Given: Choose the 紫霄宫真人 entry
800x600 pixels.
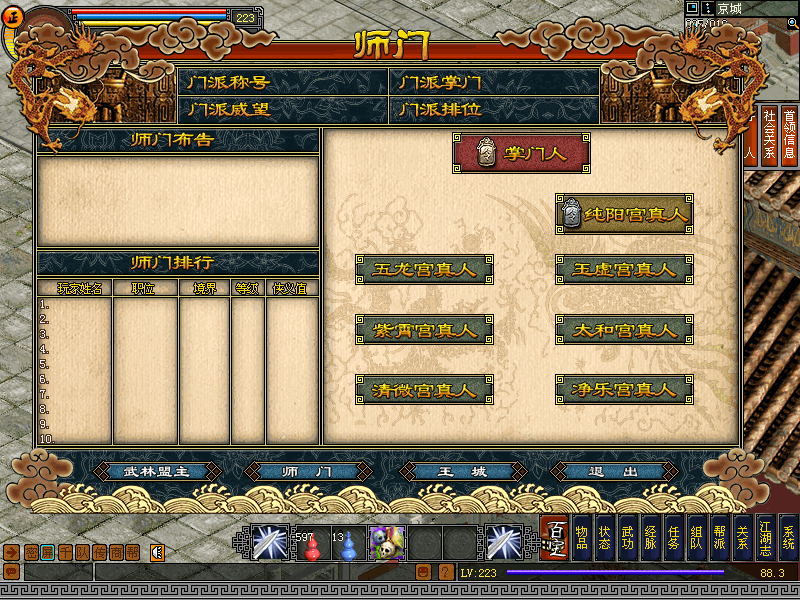Looking at the screenshot, I should (x=425, y=329).
